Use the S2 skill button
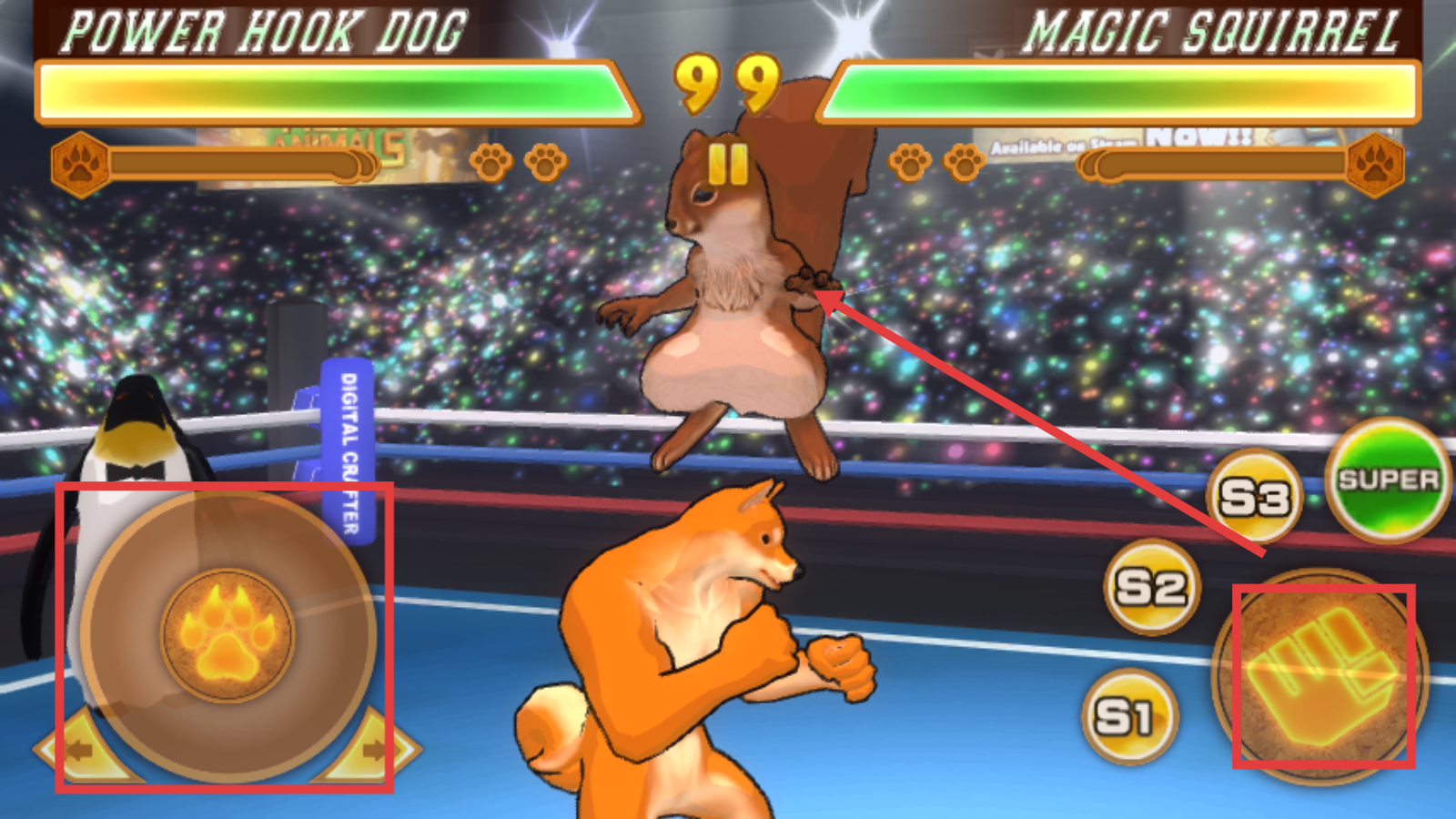 click(x=1152, y=587)
